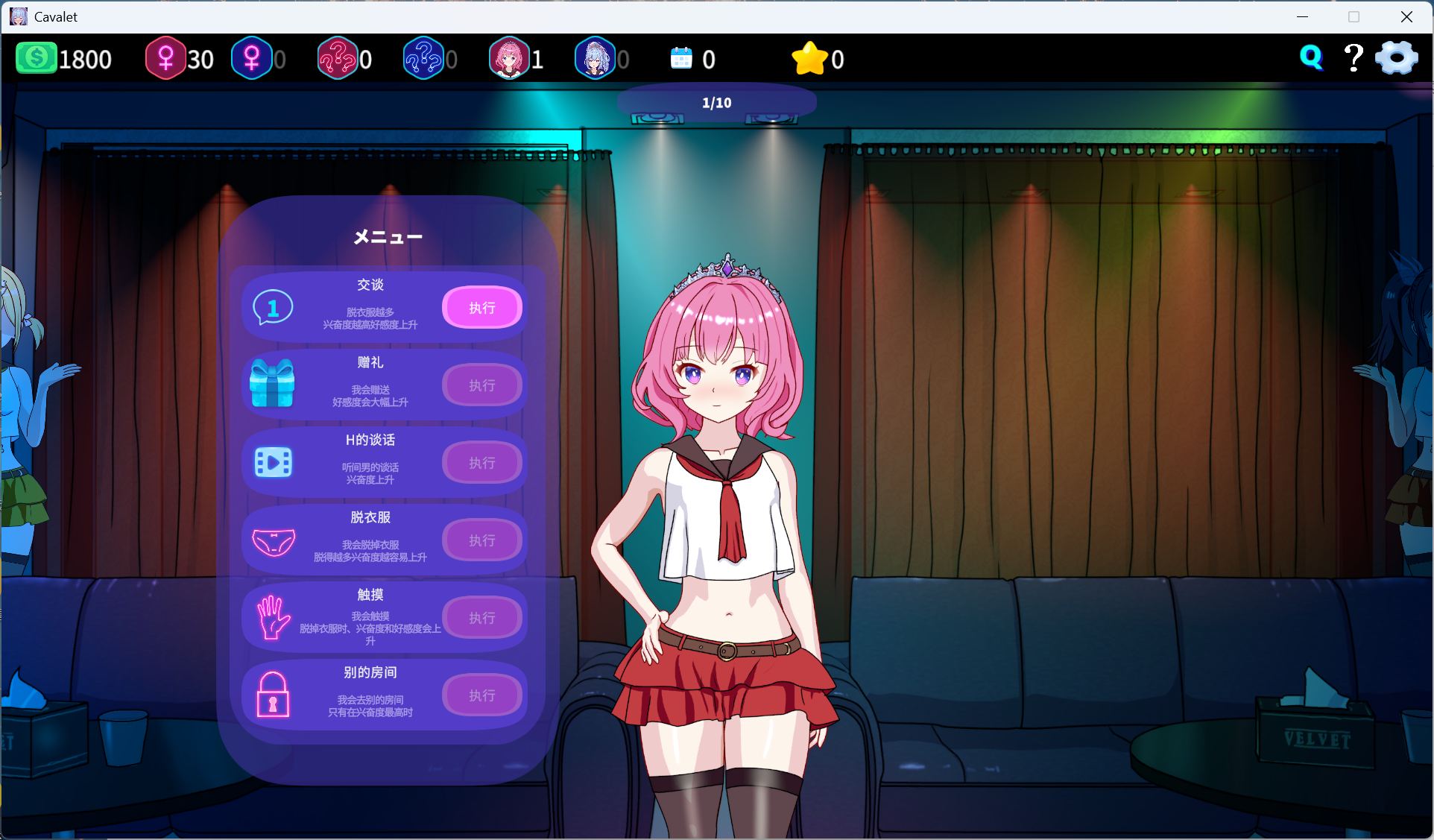Select the pink-haired girl portrait icon

(x=511, y=57)
